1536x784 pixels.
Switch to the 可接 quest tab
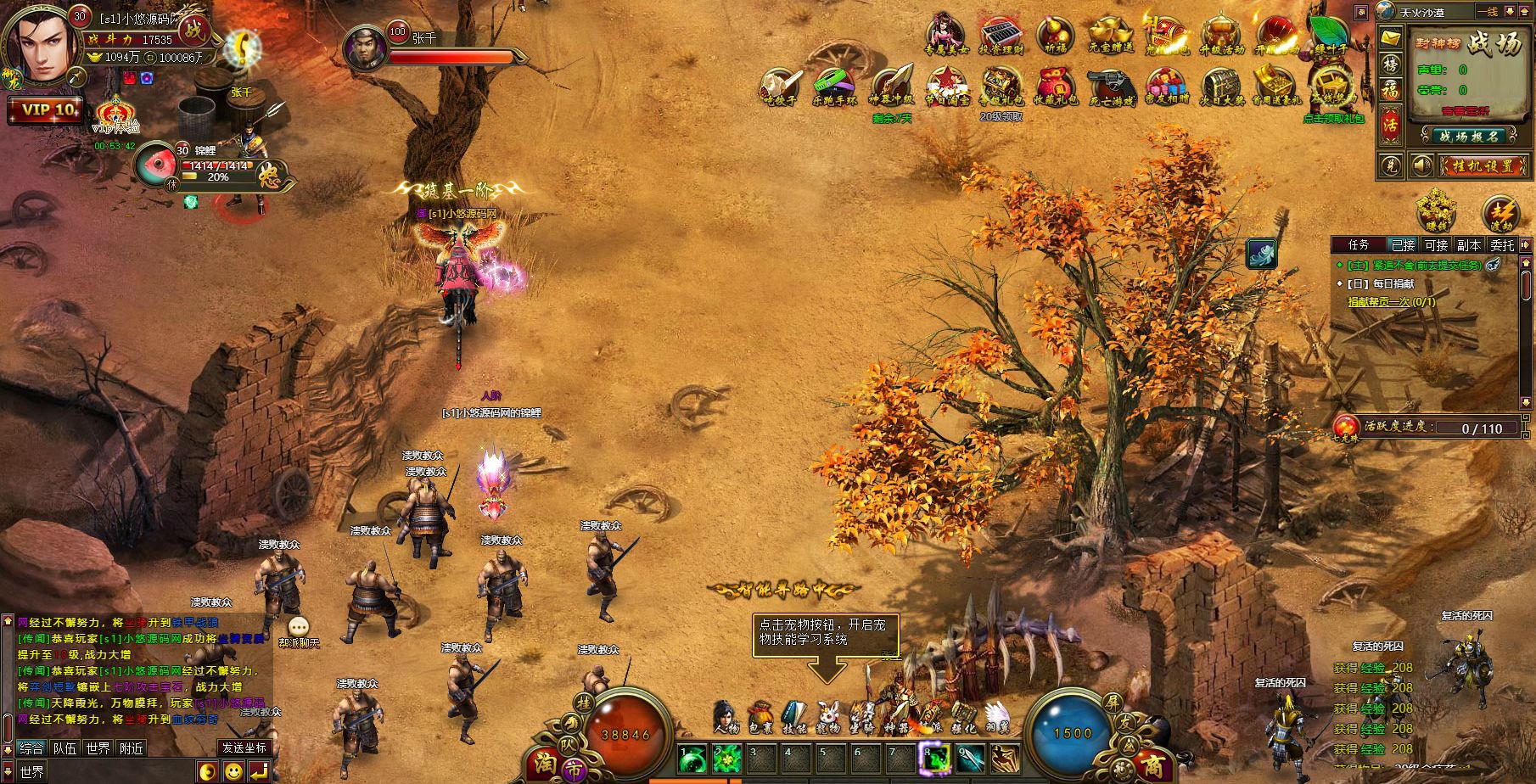click(x=1436, y=244)
